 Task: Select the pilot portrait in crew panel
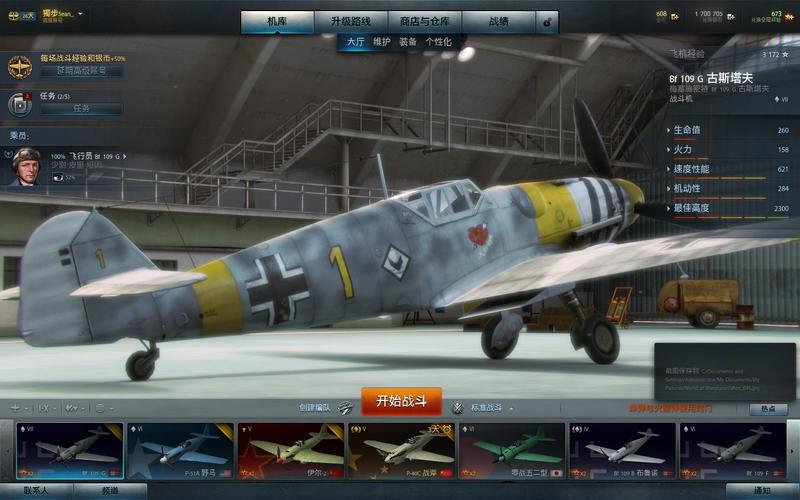[25, 166]
